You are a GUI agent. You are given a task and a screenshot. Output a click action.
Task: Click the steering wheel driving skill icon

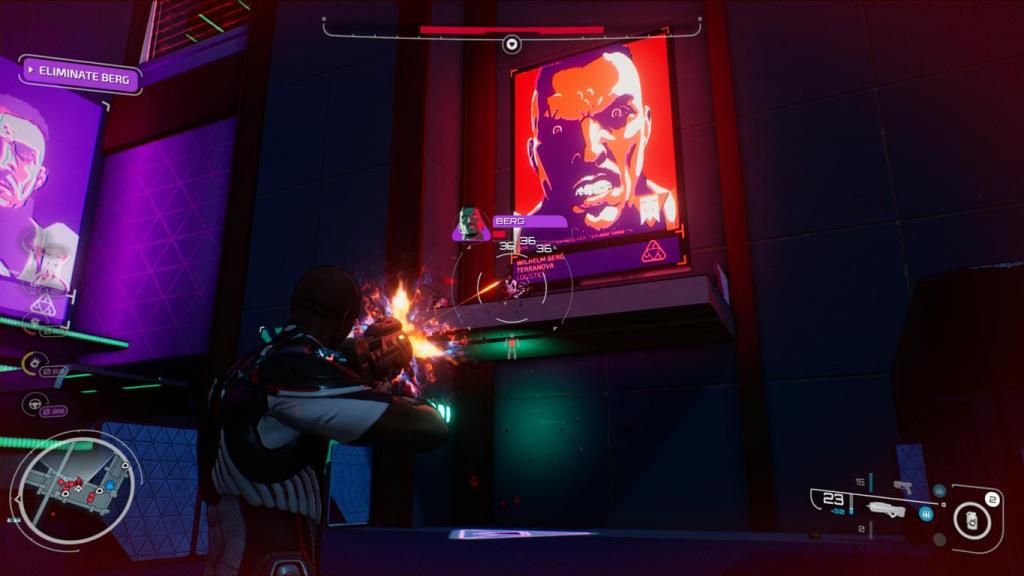(33, 404)
